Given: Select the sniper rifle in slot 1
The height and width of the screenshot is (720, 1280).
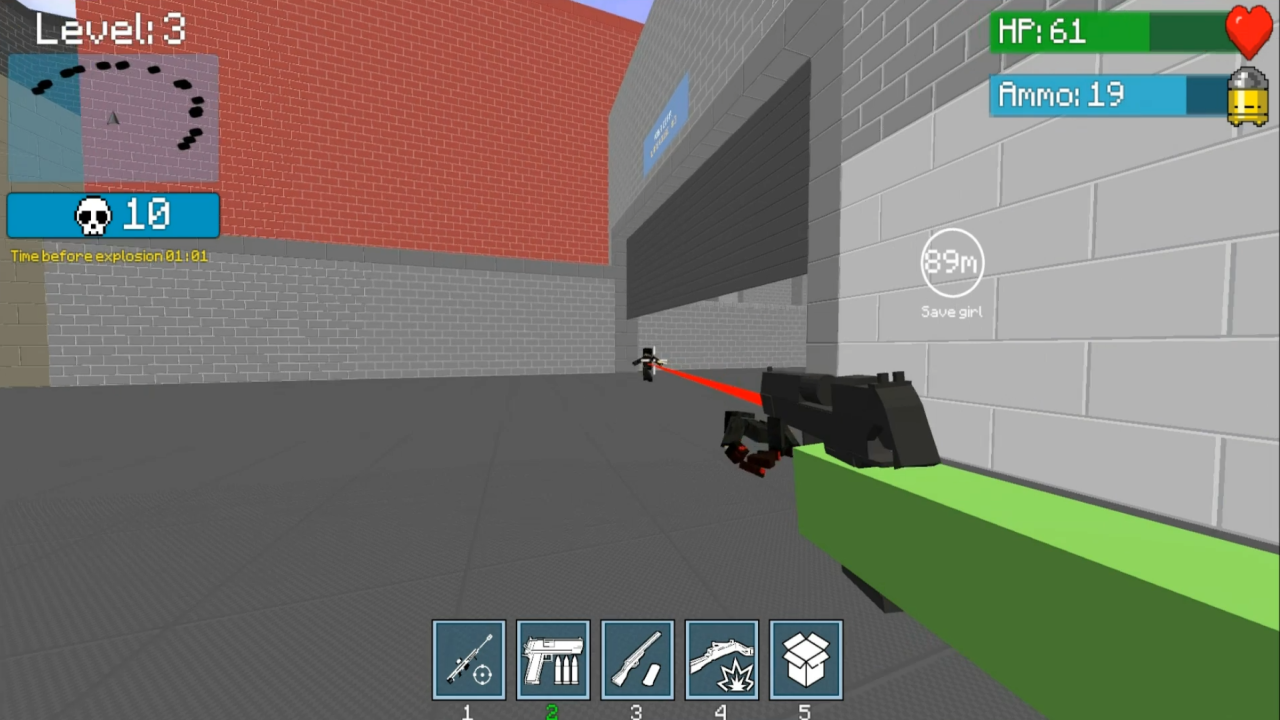Looking at the screenshot, I should point(467,659).
